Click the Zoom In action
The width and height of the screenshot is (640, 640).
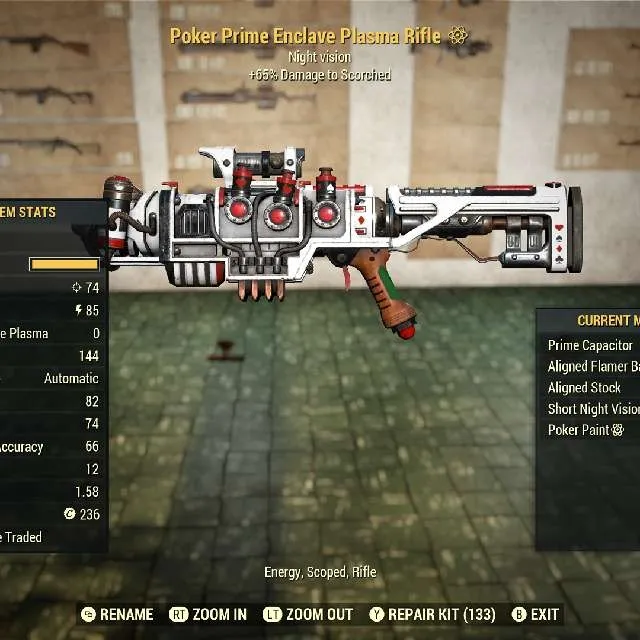(x=208, y=614)
